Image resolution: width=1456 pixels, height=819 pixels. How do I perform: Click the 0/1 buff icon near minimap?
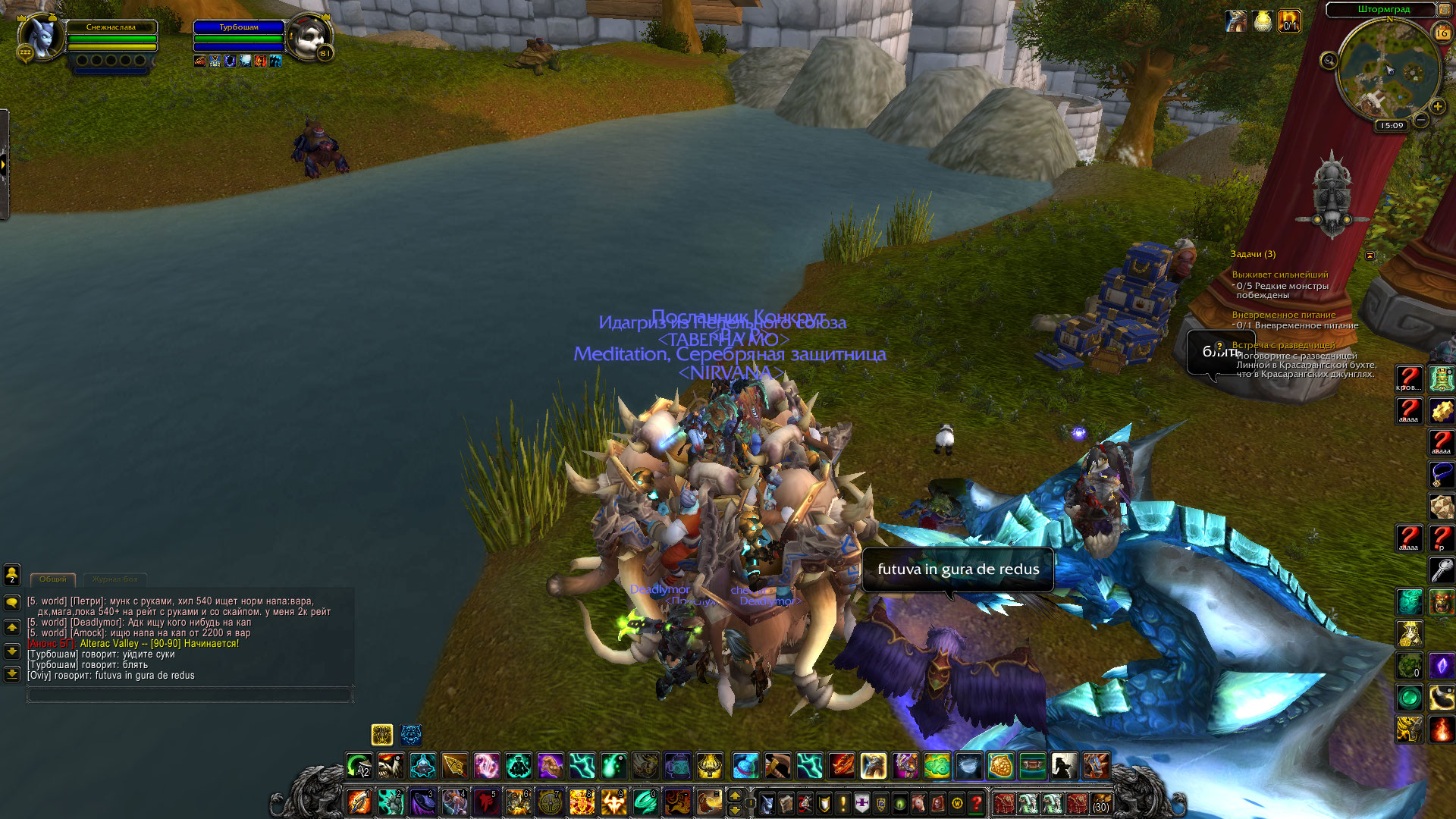point(1289,21)
